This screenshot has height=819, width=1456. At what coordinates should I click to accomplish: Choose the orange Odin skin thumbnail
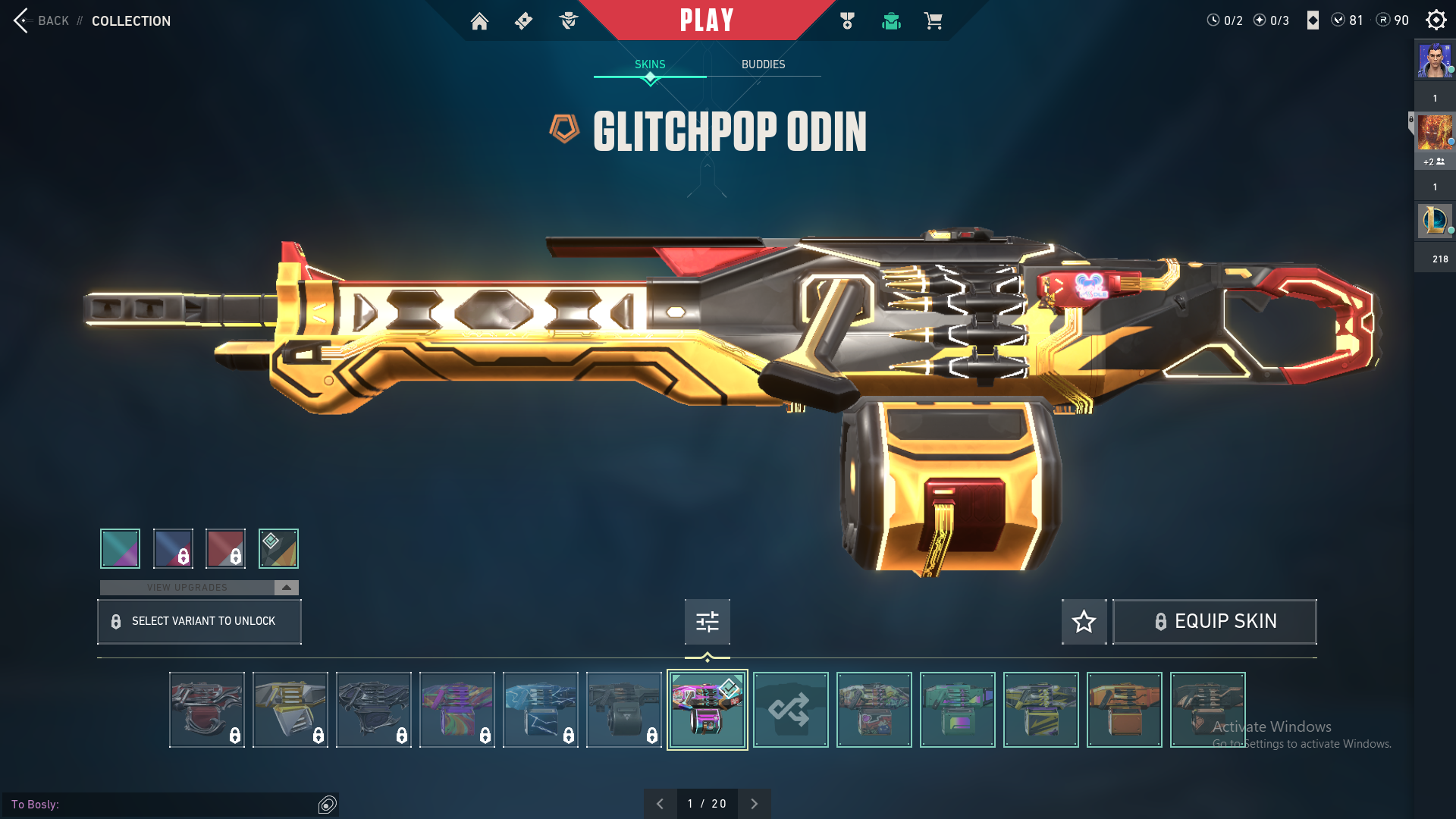tap(1124, 710)
